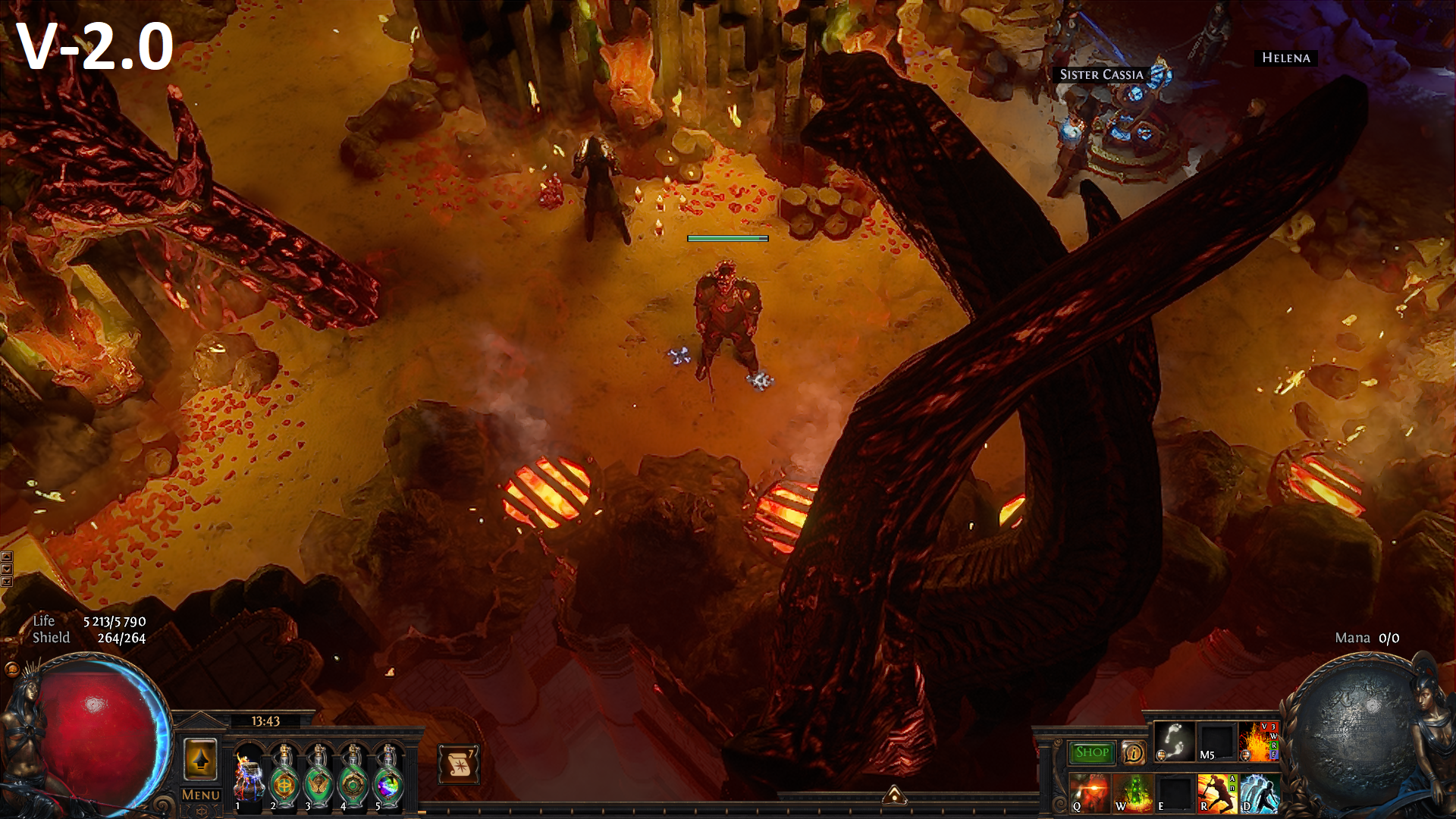The image size is (1456, 819).
Task: Select the Sister Cassia name label
Action: [1101, 74]
